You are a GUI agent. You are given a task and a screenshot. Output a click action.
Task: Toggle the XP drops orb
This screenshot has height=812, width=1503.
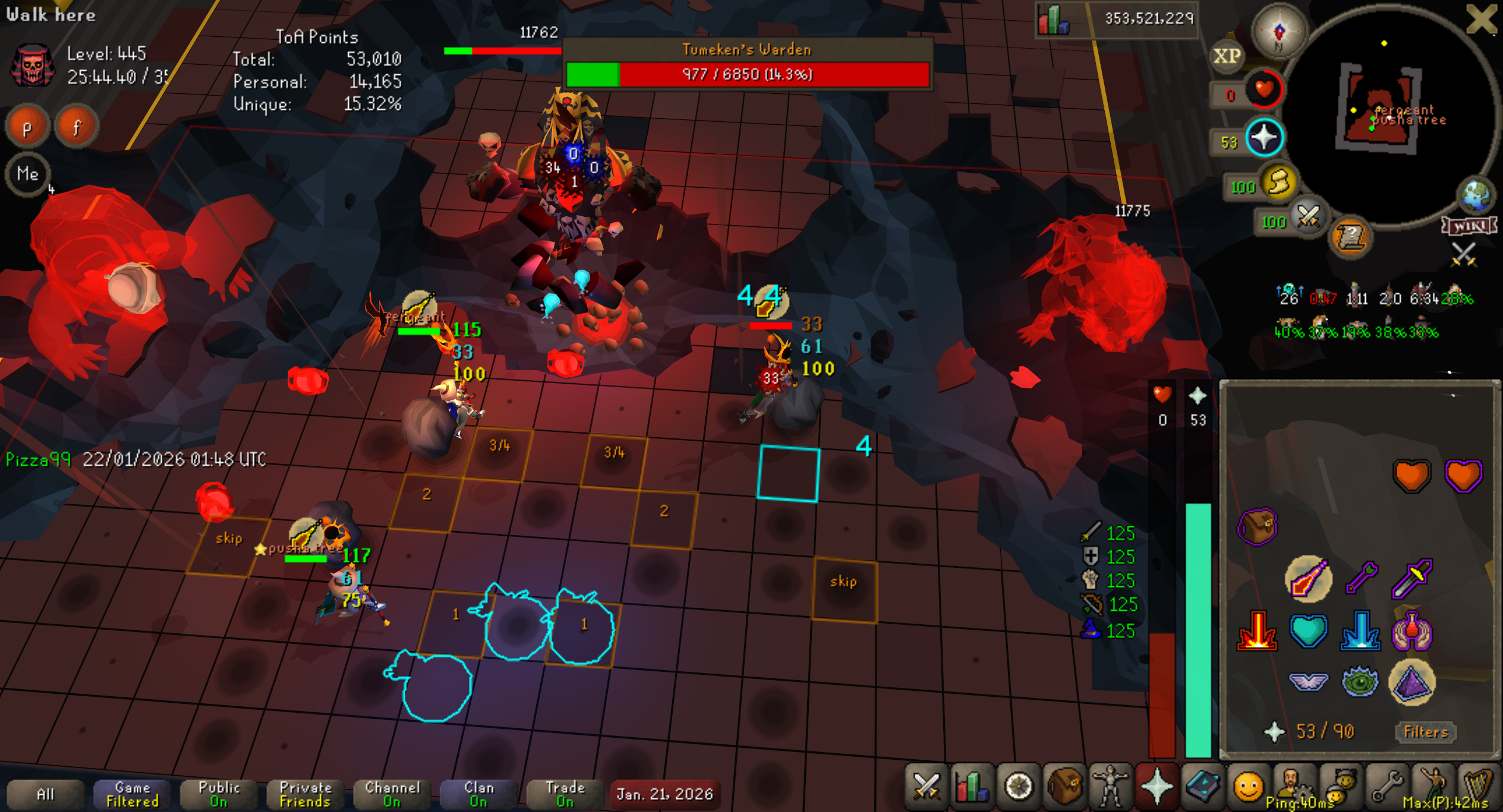(1227, 56)
